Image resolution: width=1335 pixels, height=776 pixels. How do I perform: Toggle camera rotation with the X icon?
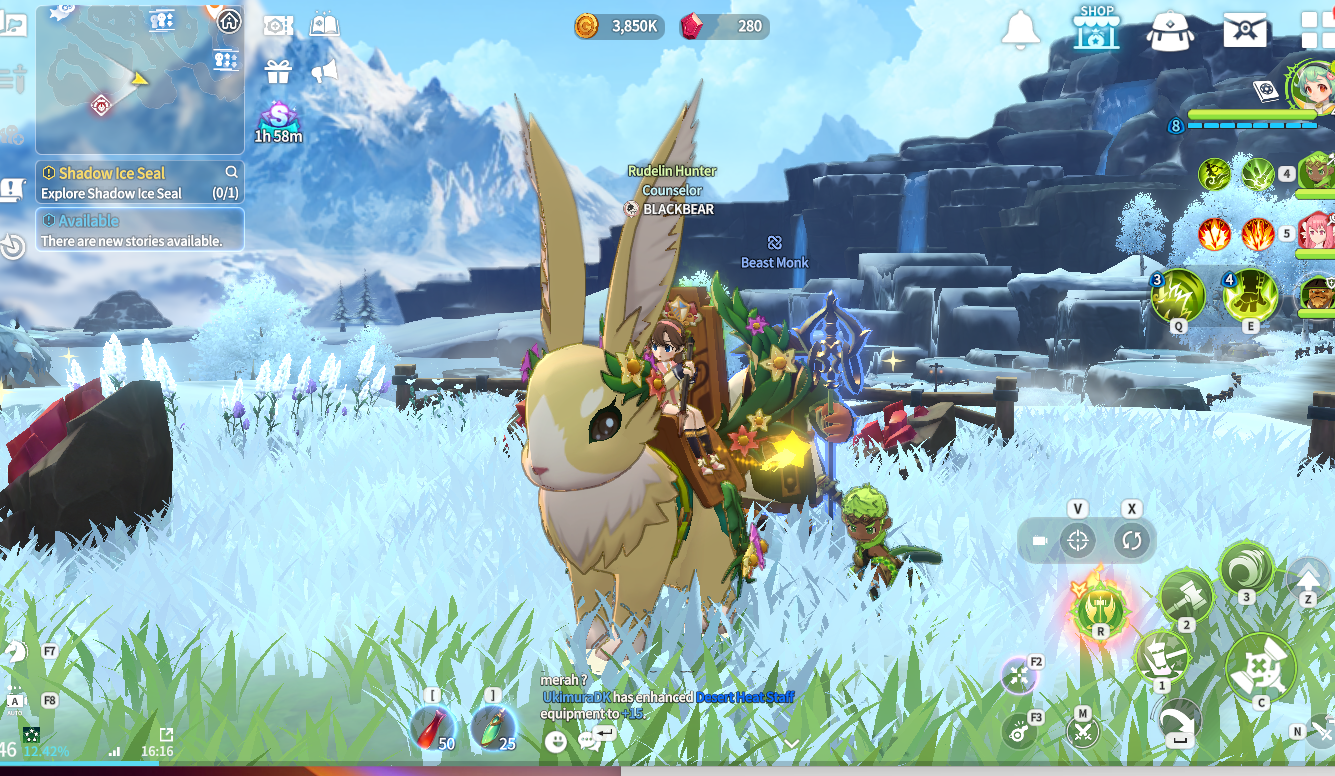[x=1131, y=540]
